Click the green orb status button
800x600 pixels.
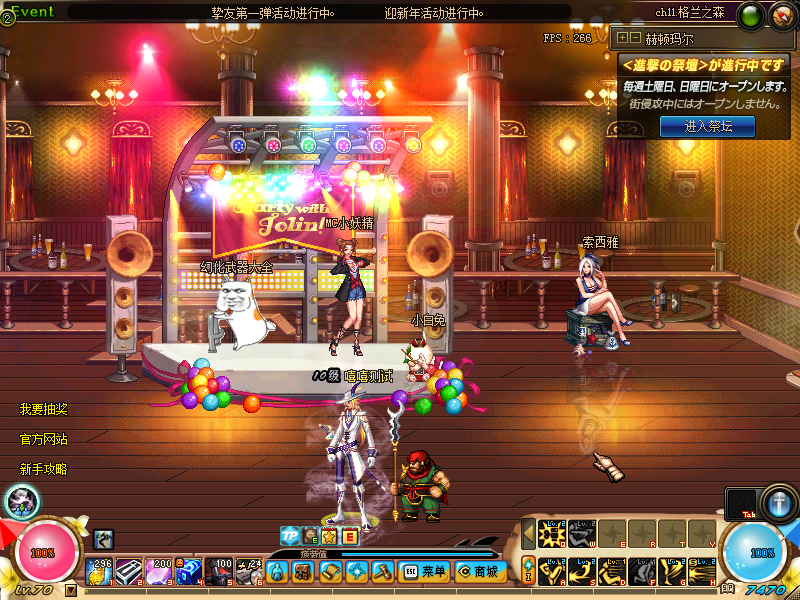pyautogui.click(x=752, y=16)
